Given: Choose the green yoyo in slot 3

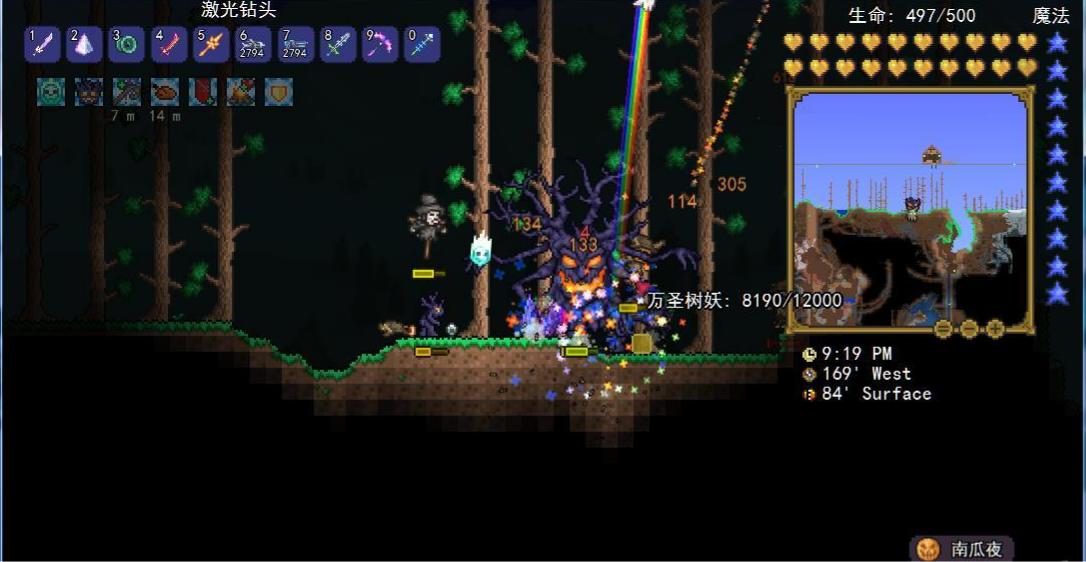Looking at the screenshot, I should 126,44.
